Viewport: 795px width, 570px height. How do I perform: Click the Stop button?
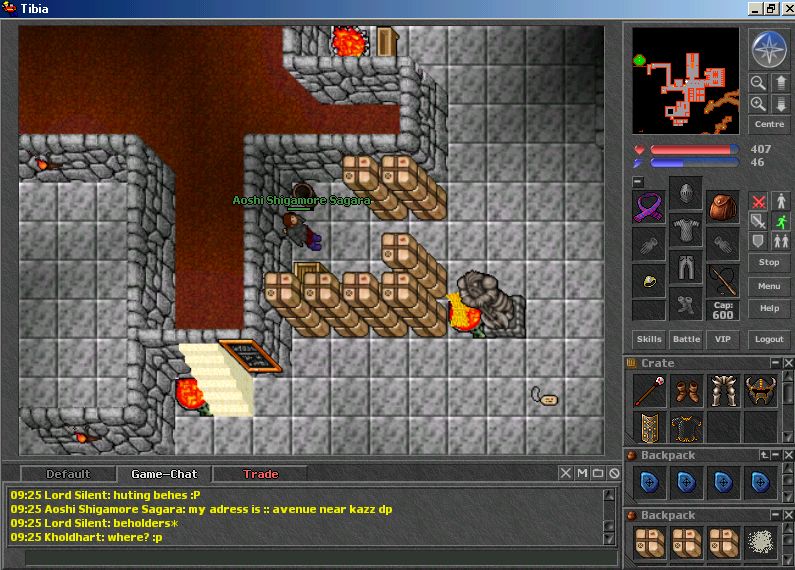click(769, 262)
